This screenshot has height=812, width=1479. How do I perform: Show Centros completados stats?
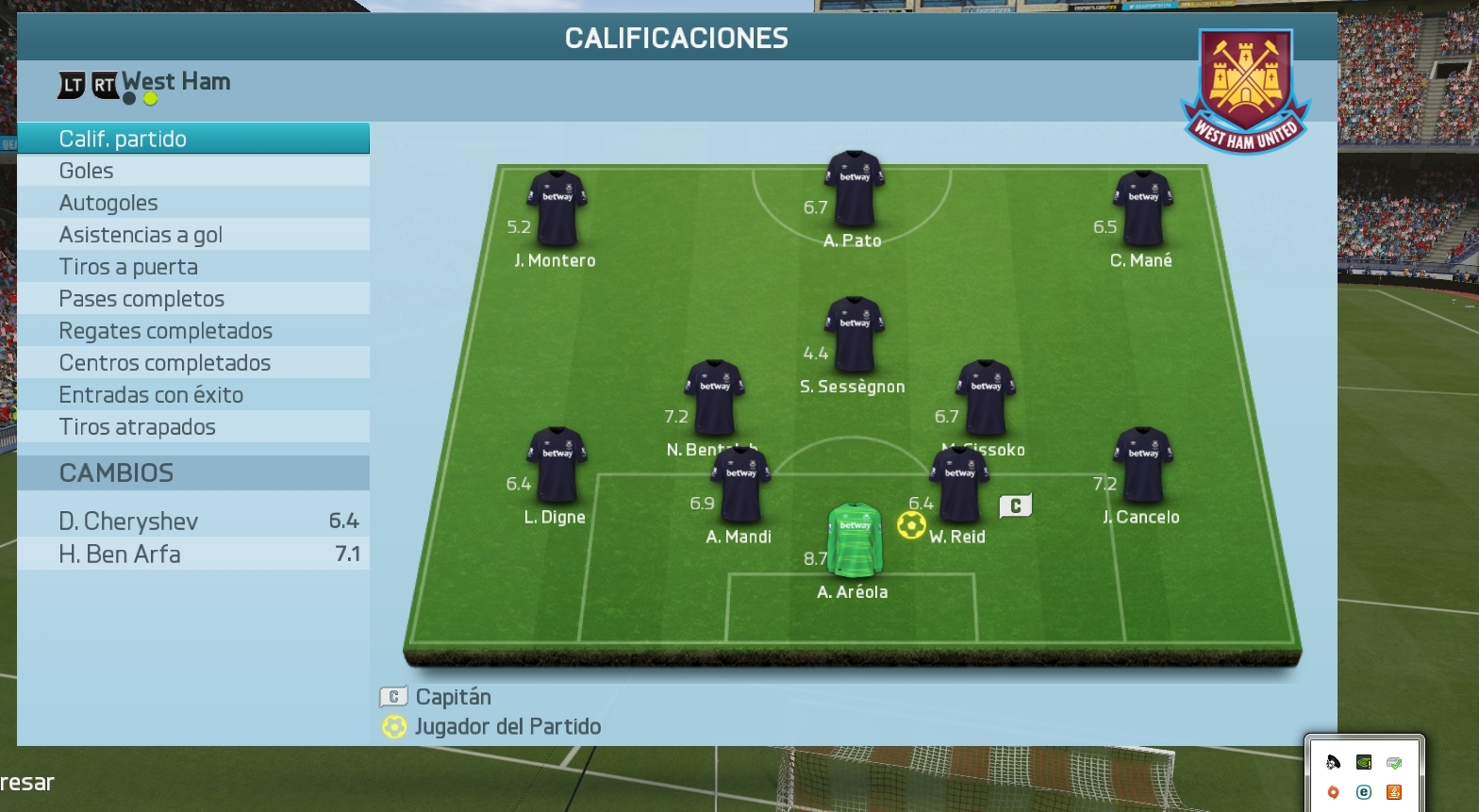click(193, 363)
